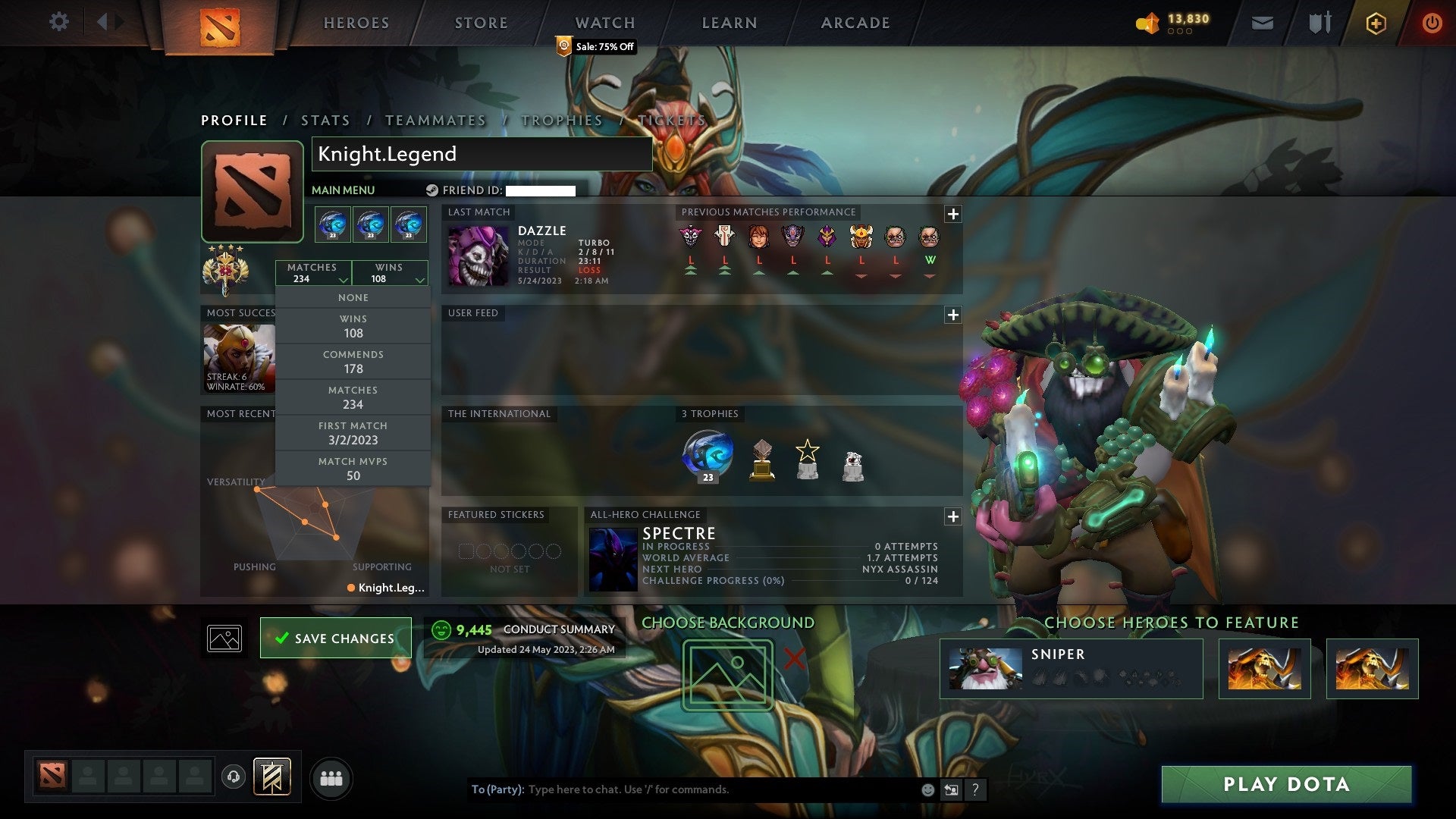Click the Dota Plus hexagon icon

[1376, 23]
